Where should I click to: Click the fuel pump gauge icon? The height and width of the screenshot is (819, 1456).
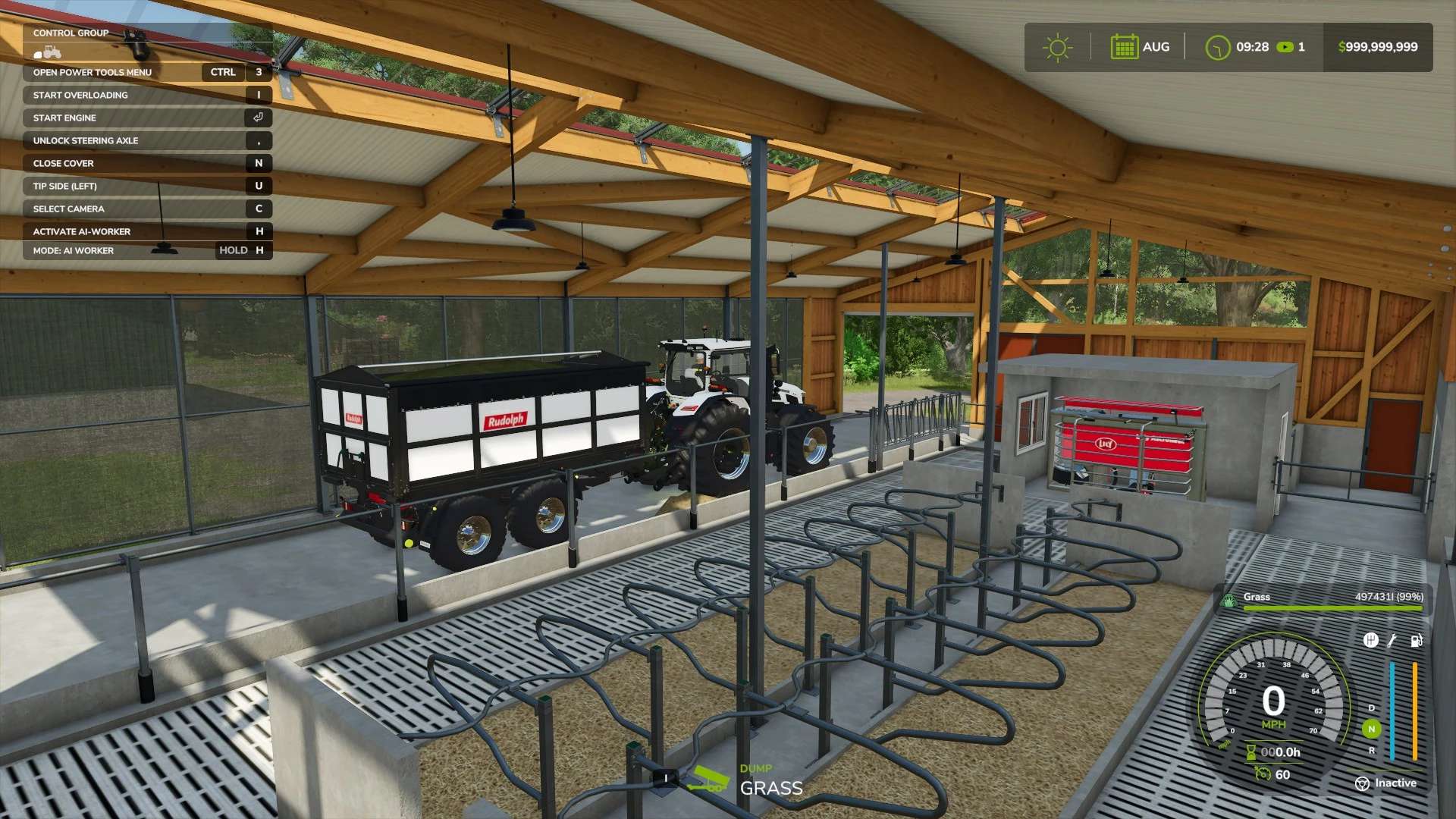point(1416,641)
